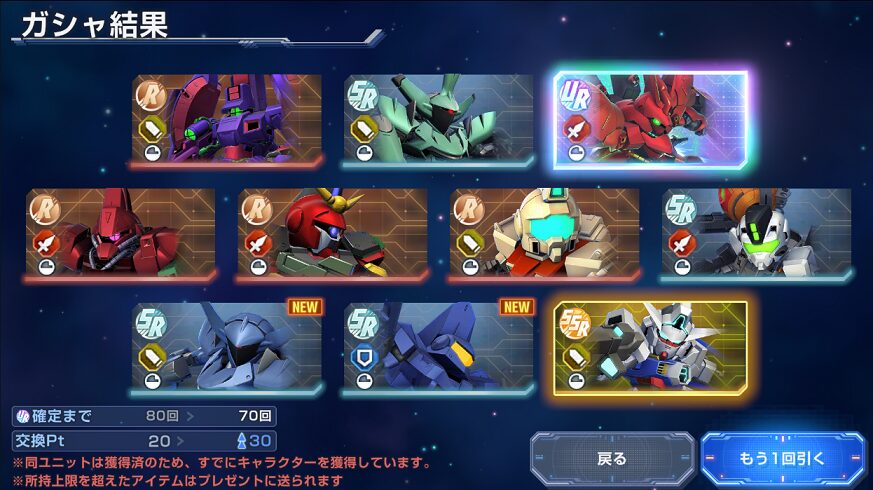Pick the beige R unit with cyan visor
Screen dimensions: 873x490
pos(545,234)
